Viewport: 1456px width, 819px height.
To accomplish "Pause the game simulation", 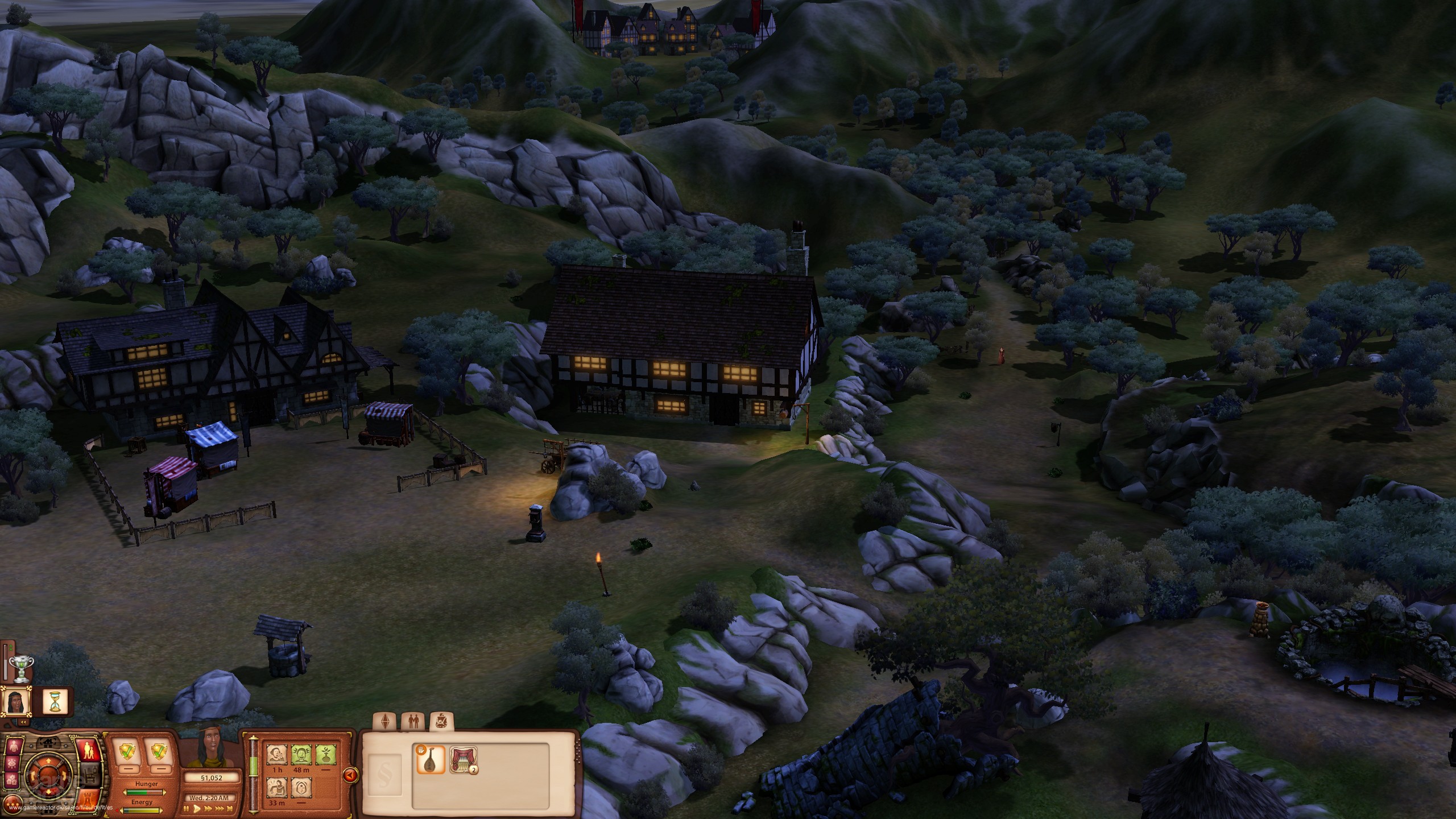I will coord(187,809).
